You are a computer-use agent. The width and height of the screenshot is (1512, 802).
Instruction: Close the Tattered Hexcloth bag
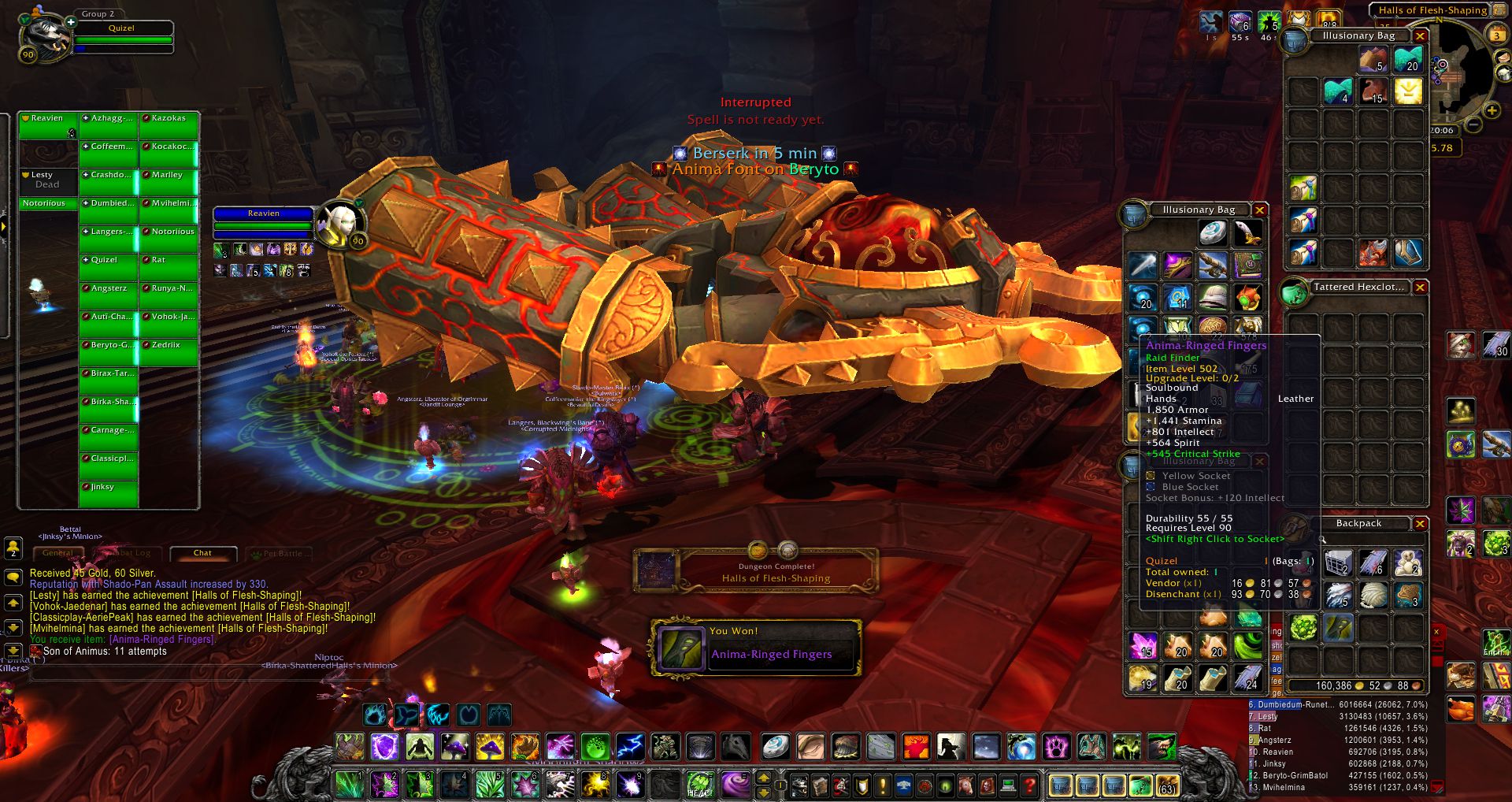1420,288
